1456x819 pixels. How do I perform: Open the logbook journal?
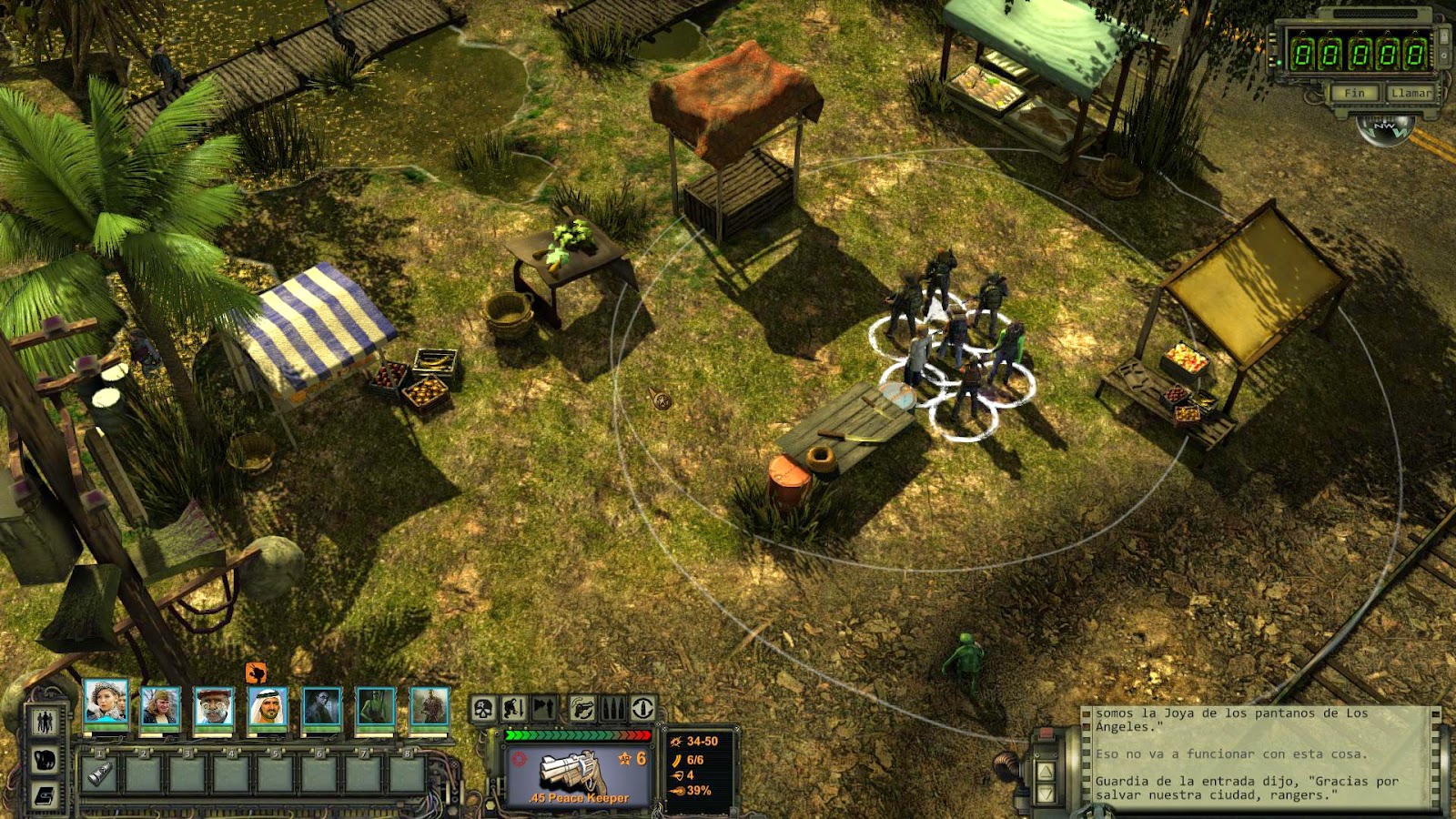point(45,795)
